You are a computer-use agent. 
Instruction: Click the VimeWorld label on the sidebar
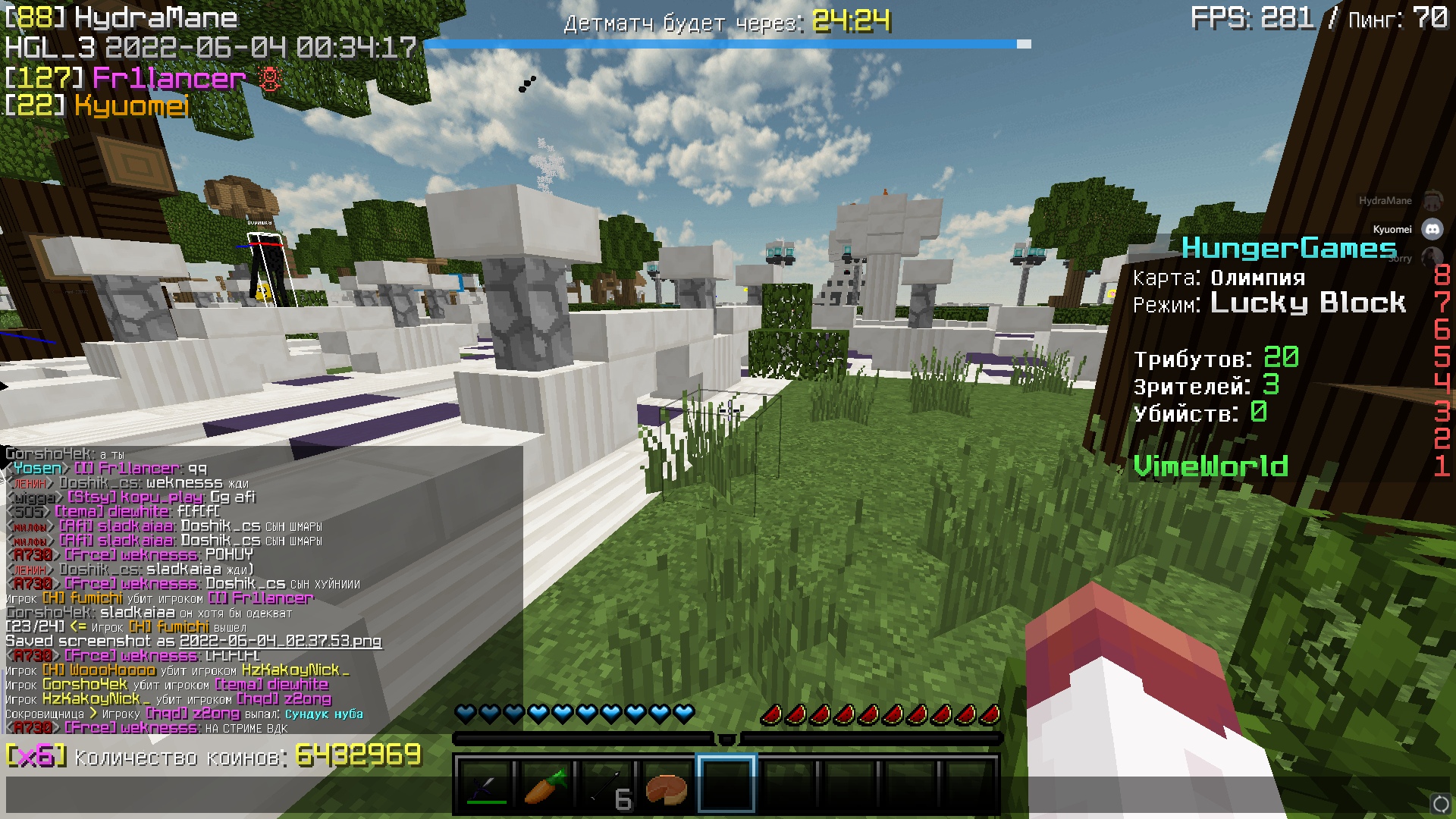pos(1211,466)
